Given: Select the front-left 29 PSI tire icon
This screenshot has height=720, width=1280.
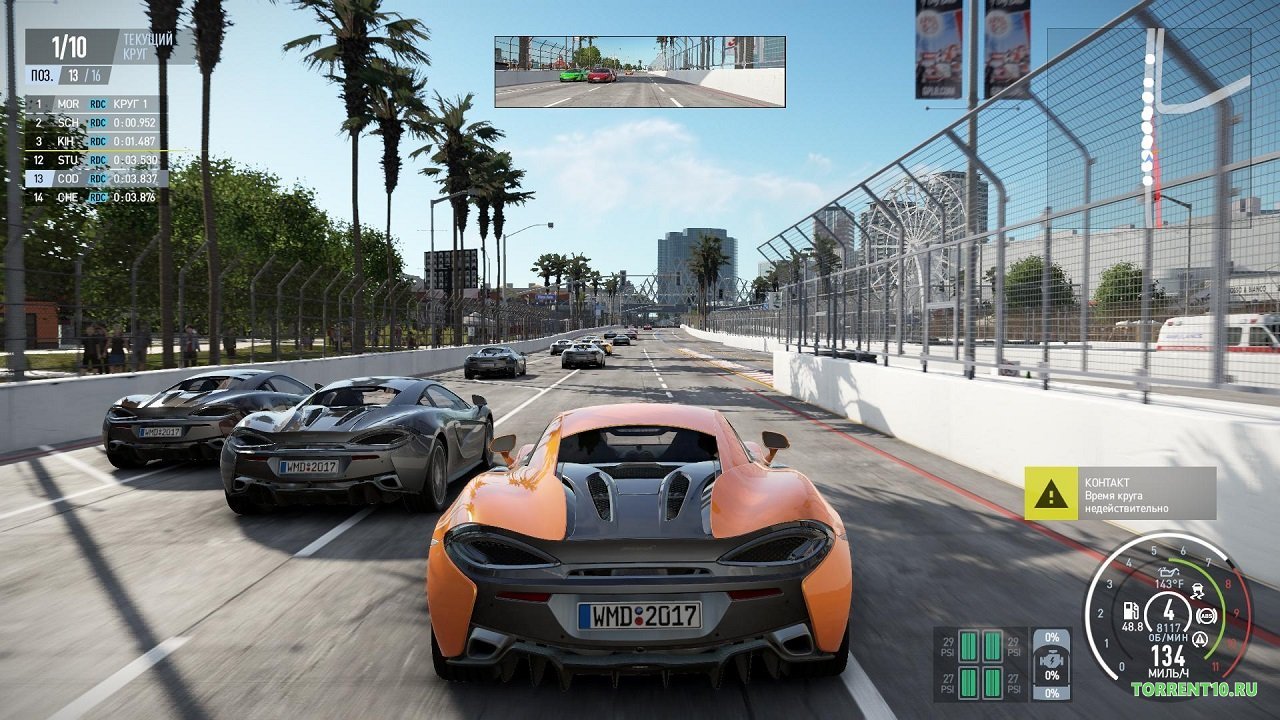Looking at the screenshot, I should [967, 647].
